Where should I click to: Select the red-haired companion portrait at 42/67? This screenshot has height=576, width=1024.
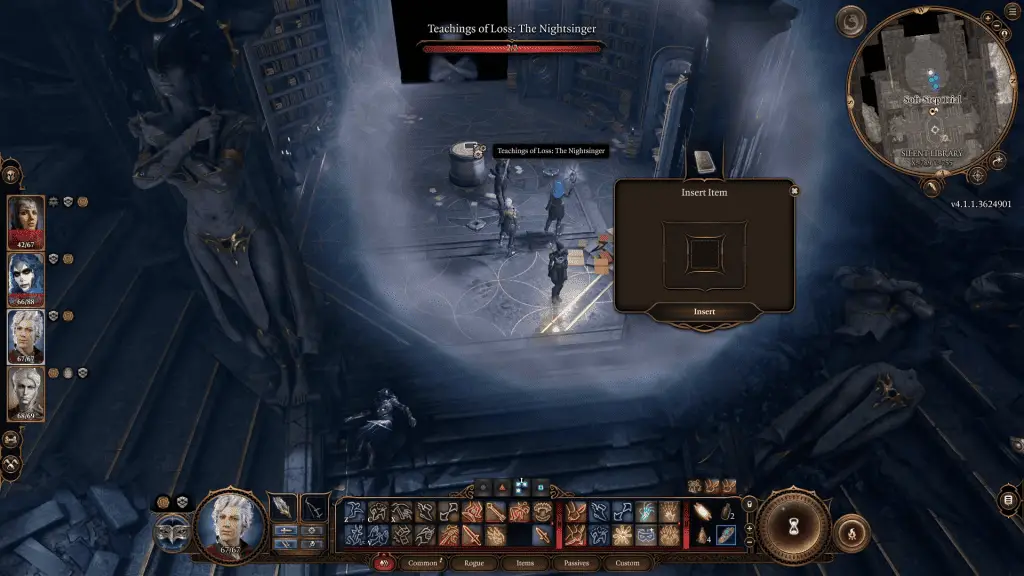pos(26,221)
